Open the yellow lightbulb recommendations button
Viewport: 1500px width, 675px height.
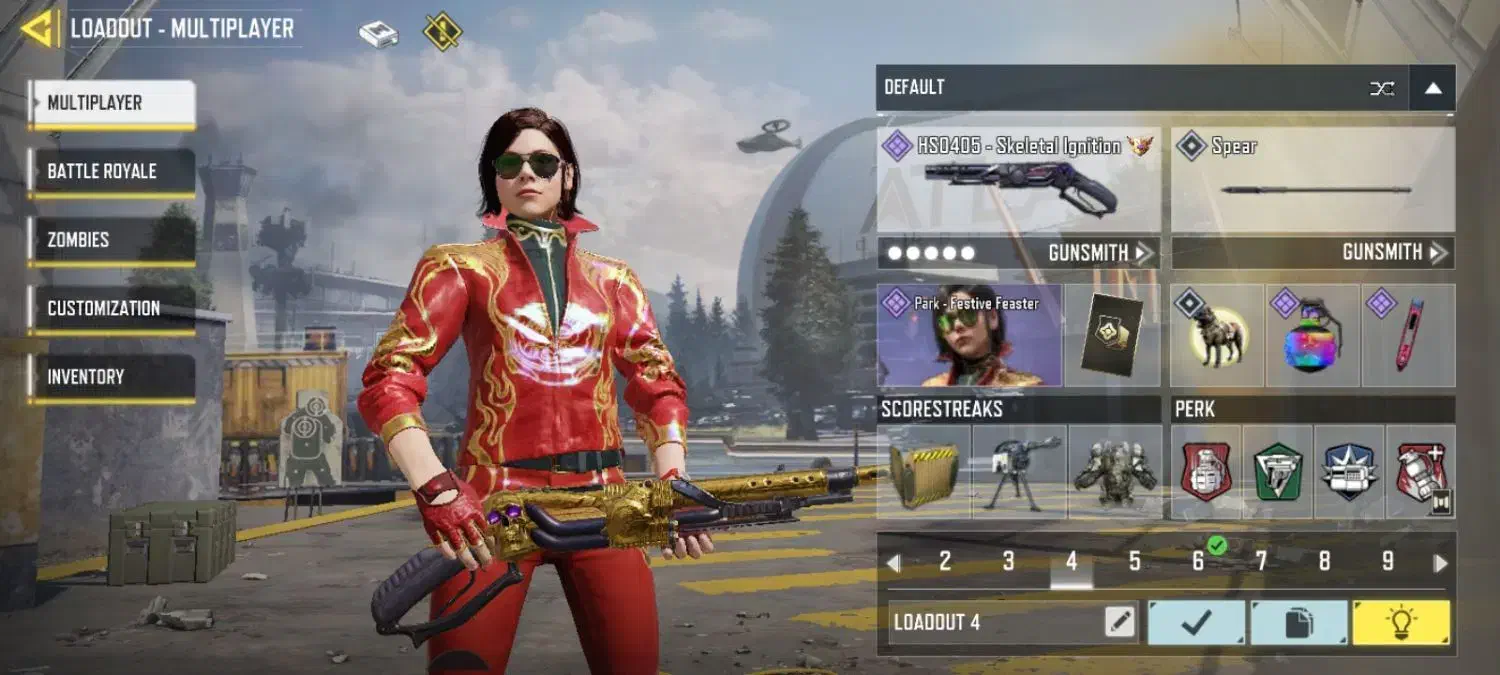(1400, 623)
